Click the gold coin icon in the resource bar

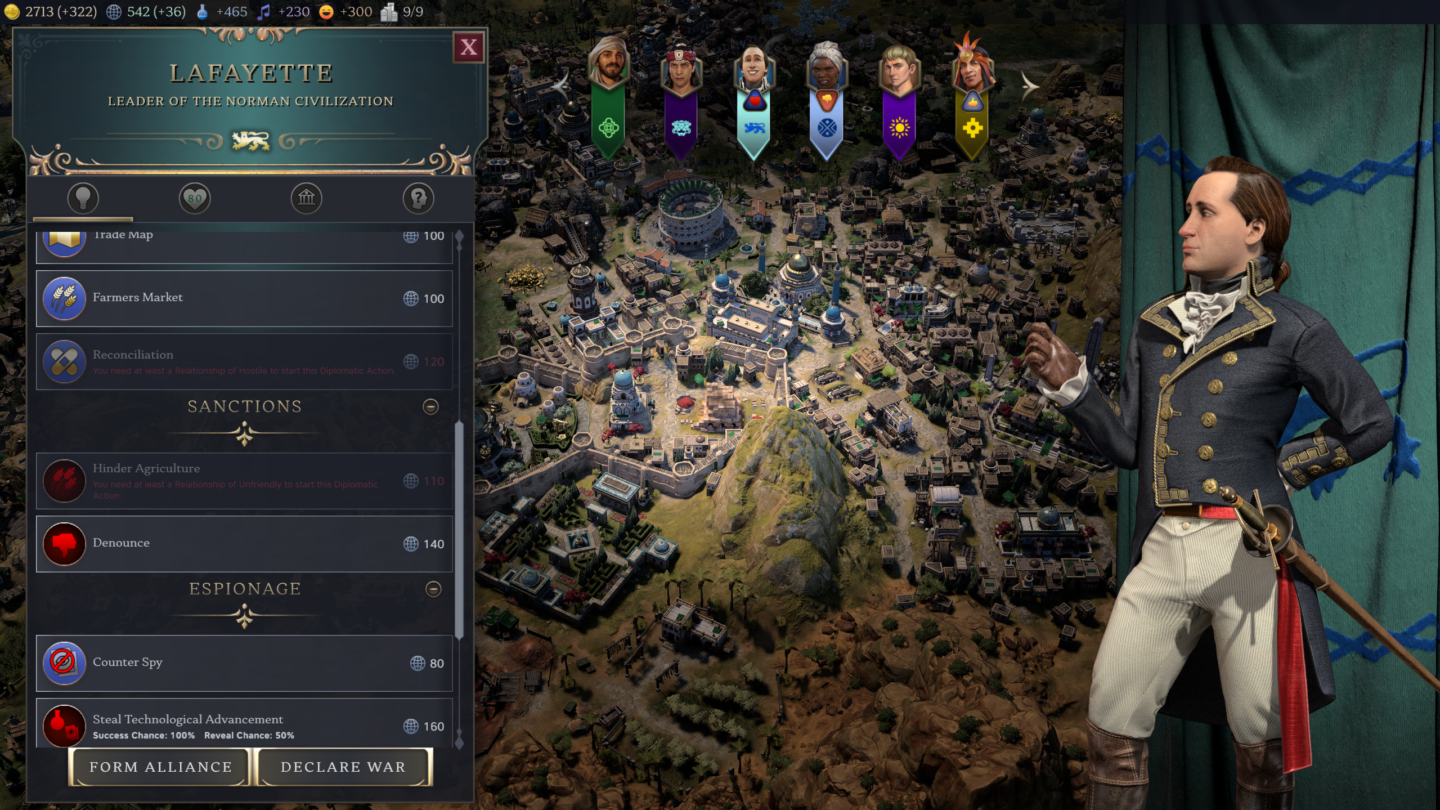[11, 11]
